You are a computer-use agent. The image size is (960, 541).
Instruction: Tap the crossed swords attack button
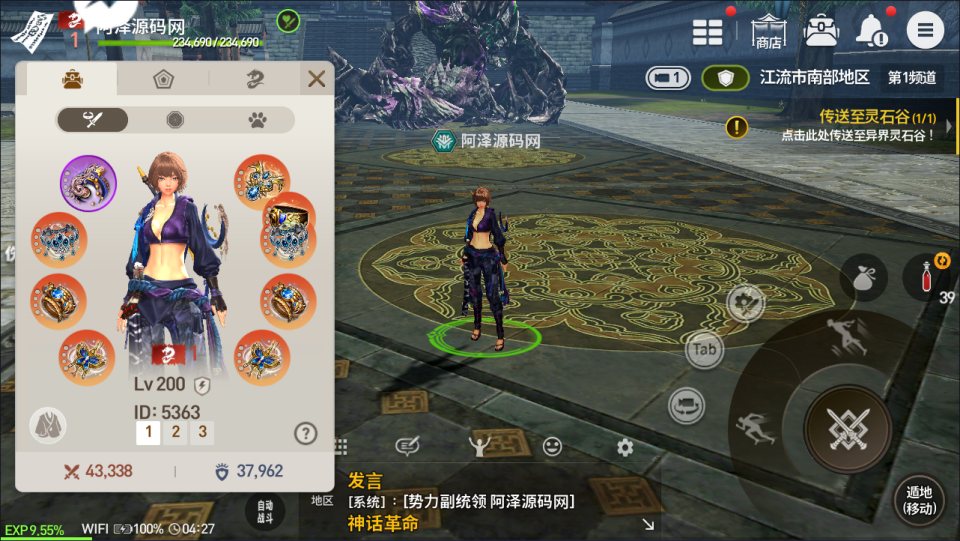click(848, 429)
